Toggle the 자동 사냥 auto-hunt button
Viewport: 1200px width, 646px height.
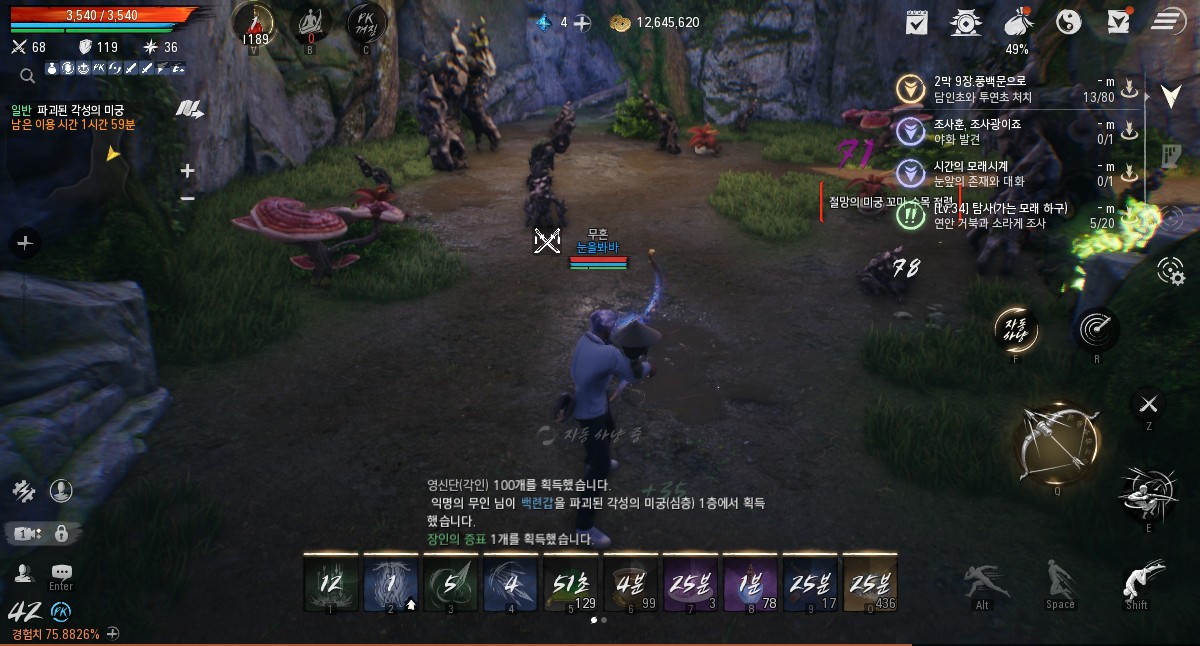(x=1015, y=328)
